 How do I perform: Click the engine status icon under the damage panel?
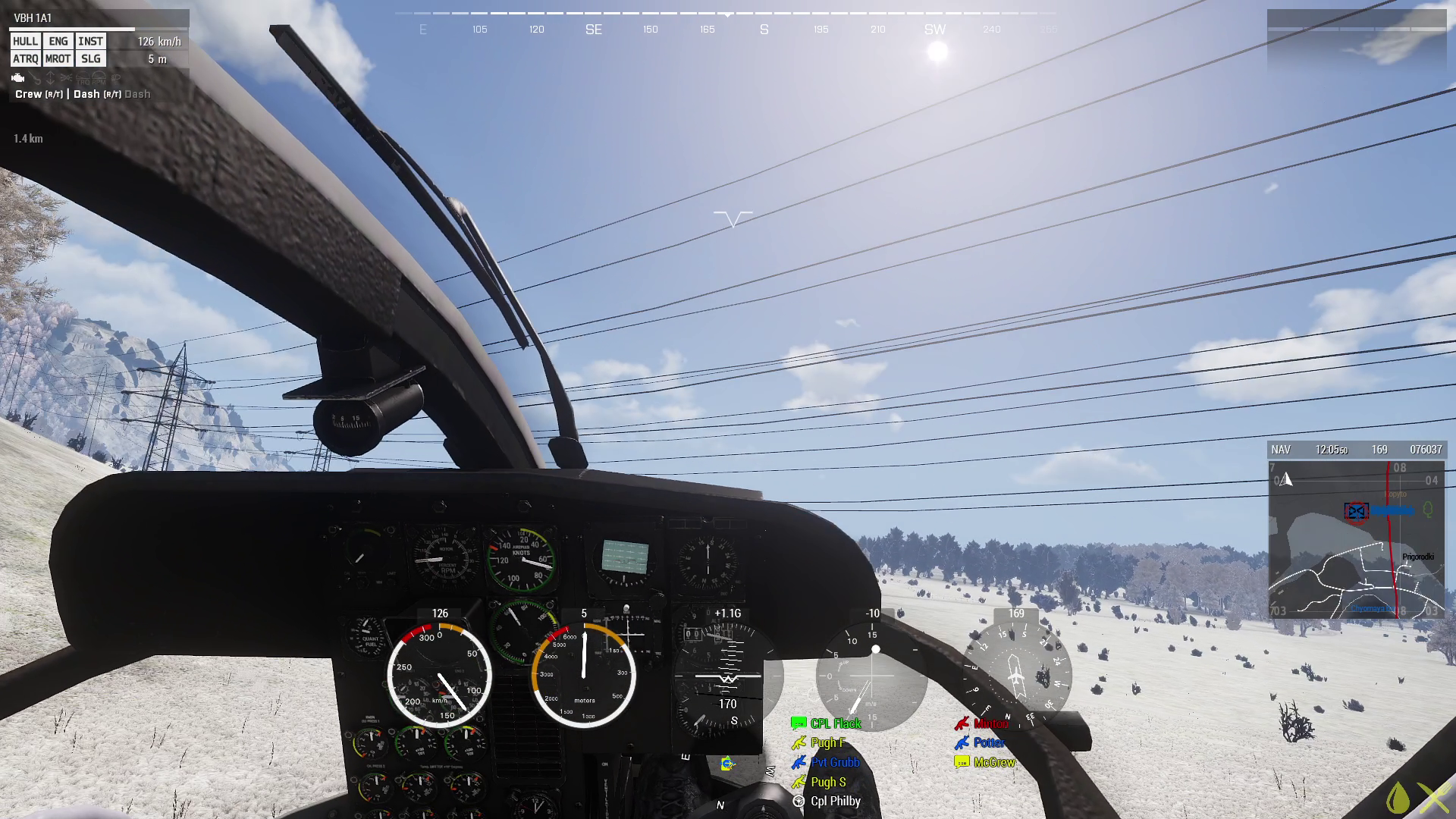point(17,79)
